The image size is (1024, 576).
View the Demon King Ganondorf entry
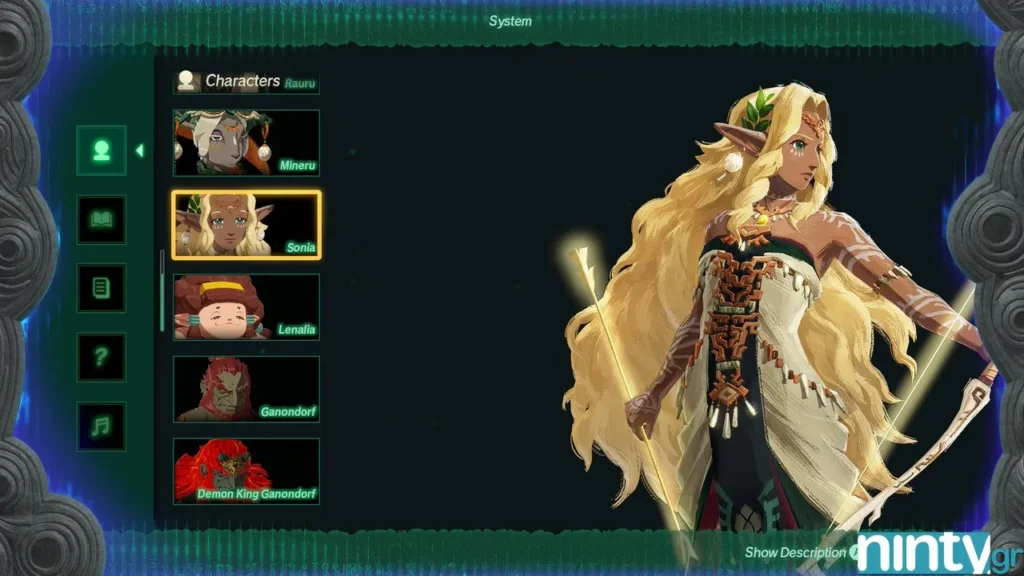(x=246, y=471)
